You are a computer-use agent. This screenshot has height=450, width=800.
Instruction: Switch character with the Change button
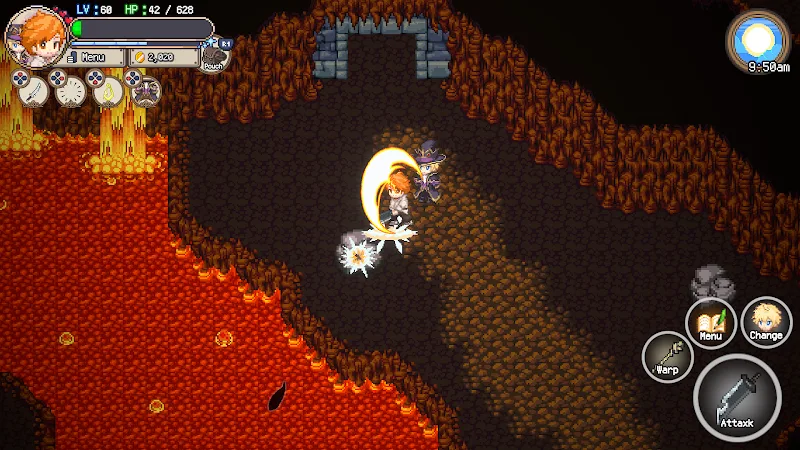click(766, 323)
